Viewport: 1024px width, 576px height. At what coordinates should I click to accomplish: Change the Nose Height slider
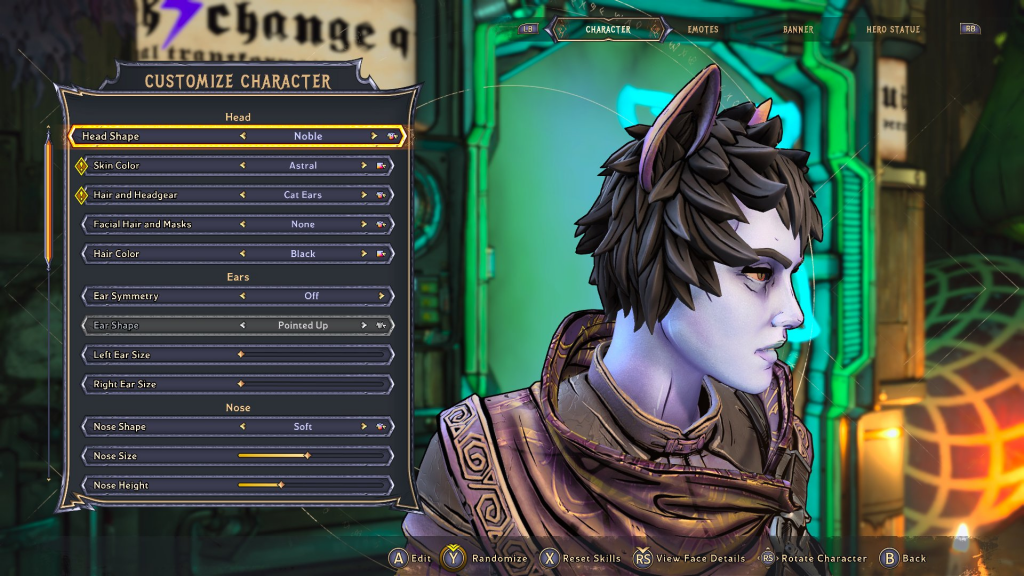pos(311,485)
